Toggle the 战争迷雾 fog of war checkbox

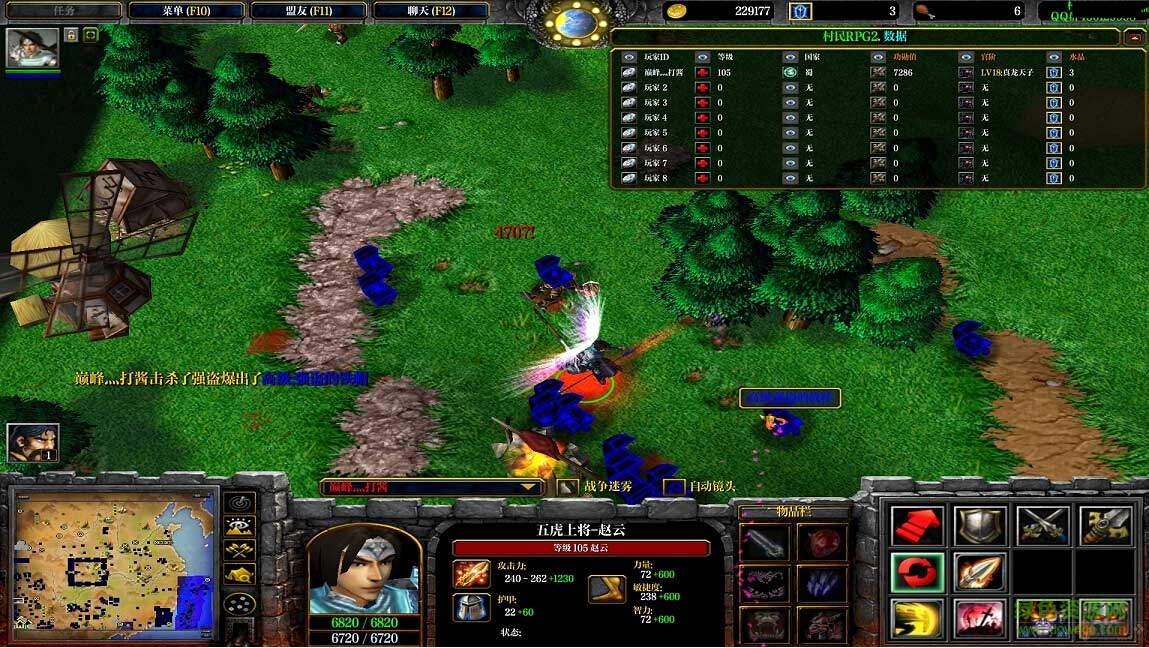[x=568, y=487]
